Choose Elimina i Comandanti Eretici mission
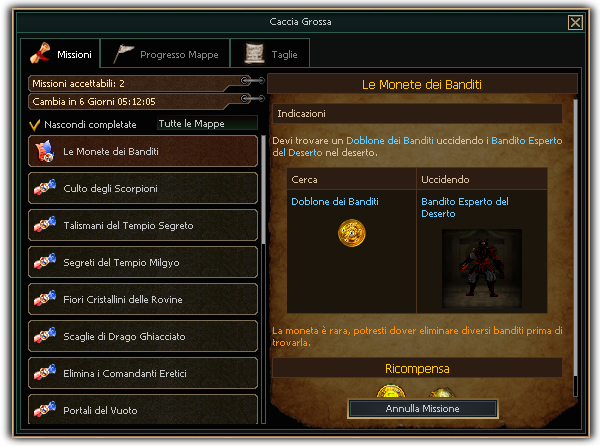 coord(143,373)
